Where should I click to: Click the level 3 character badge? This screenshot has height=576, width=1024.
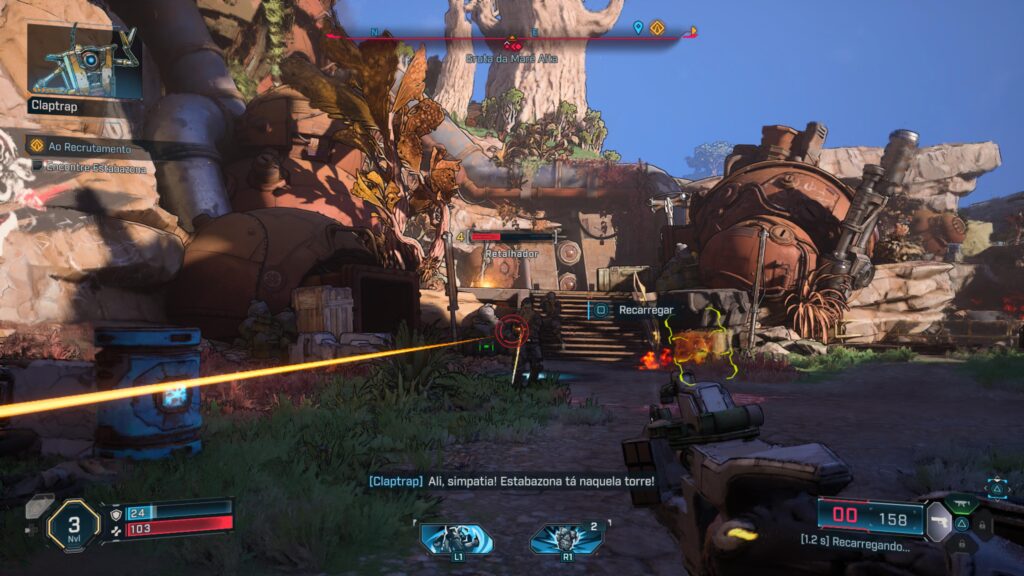(73, 524)
